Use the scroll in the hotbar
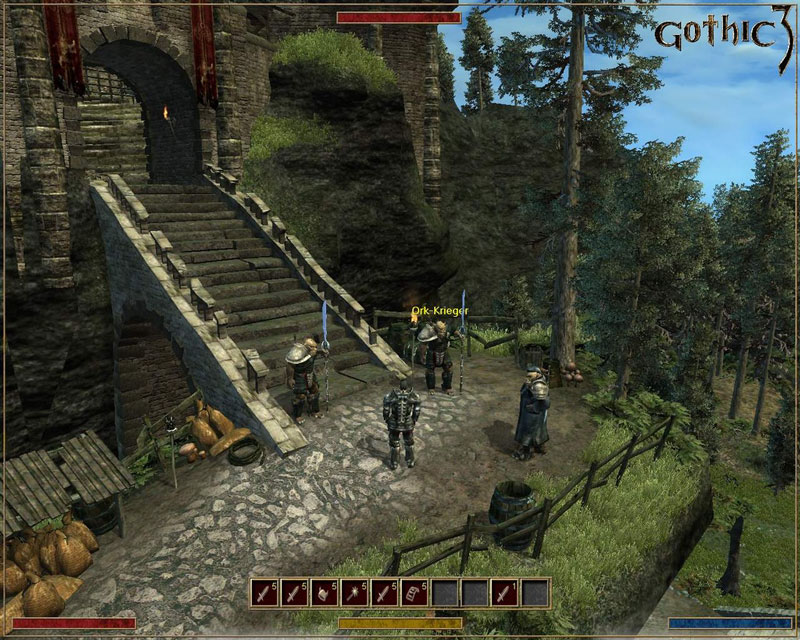800x640 pixels. click(x=415, y=592)
